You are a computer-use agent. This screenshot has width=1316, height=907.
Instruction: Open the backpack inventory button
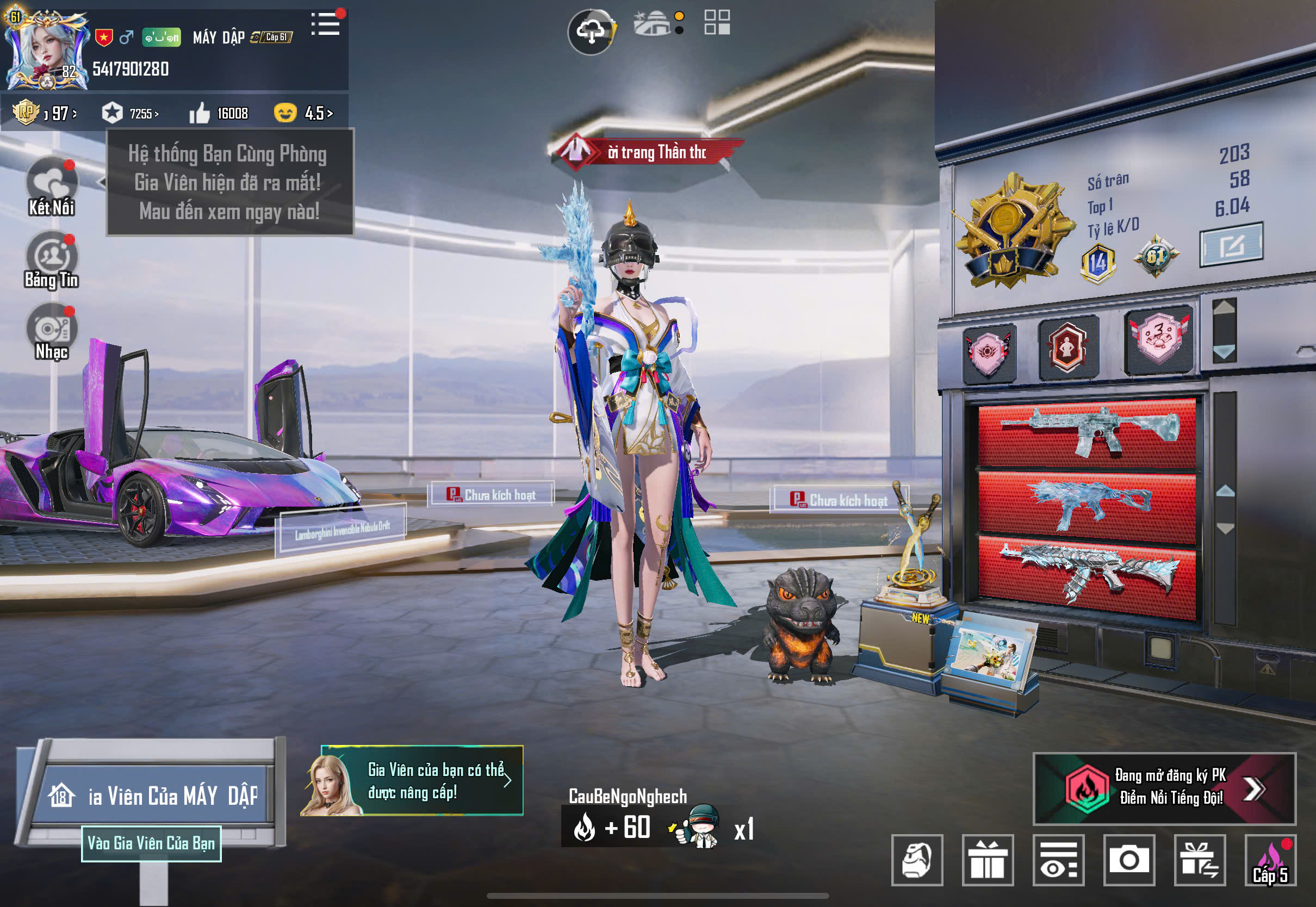click(917, 860)
